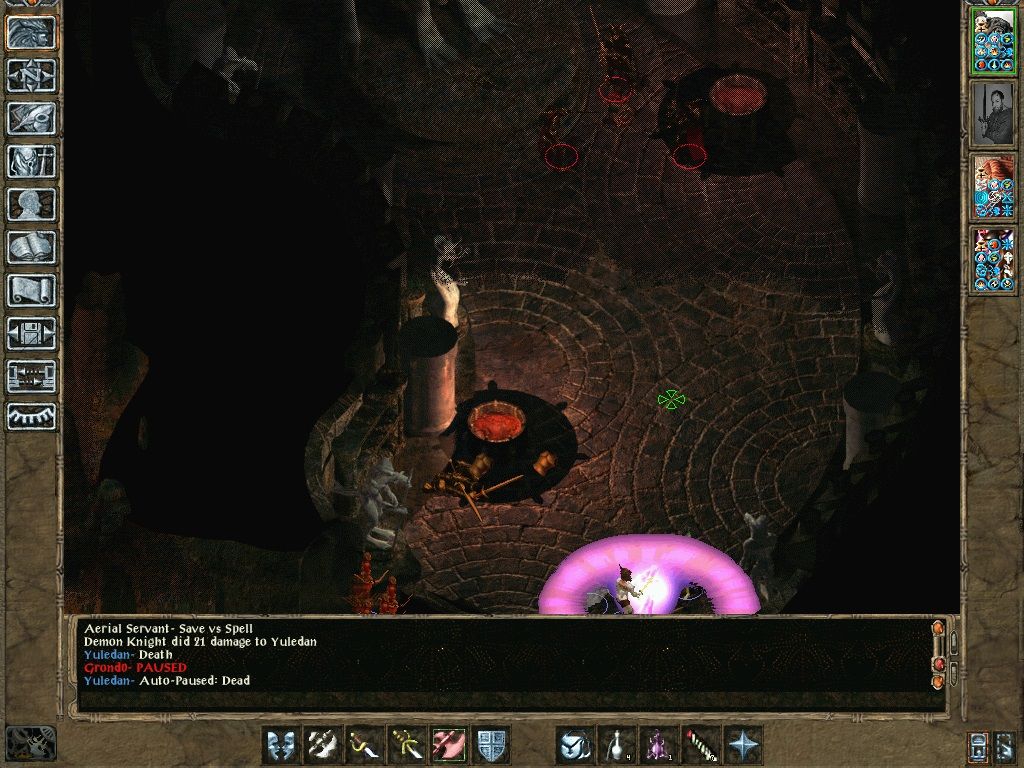Open the area map with compass icon
This screenshot has width=1024, height=768.
31,75
